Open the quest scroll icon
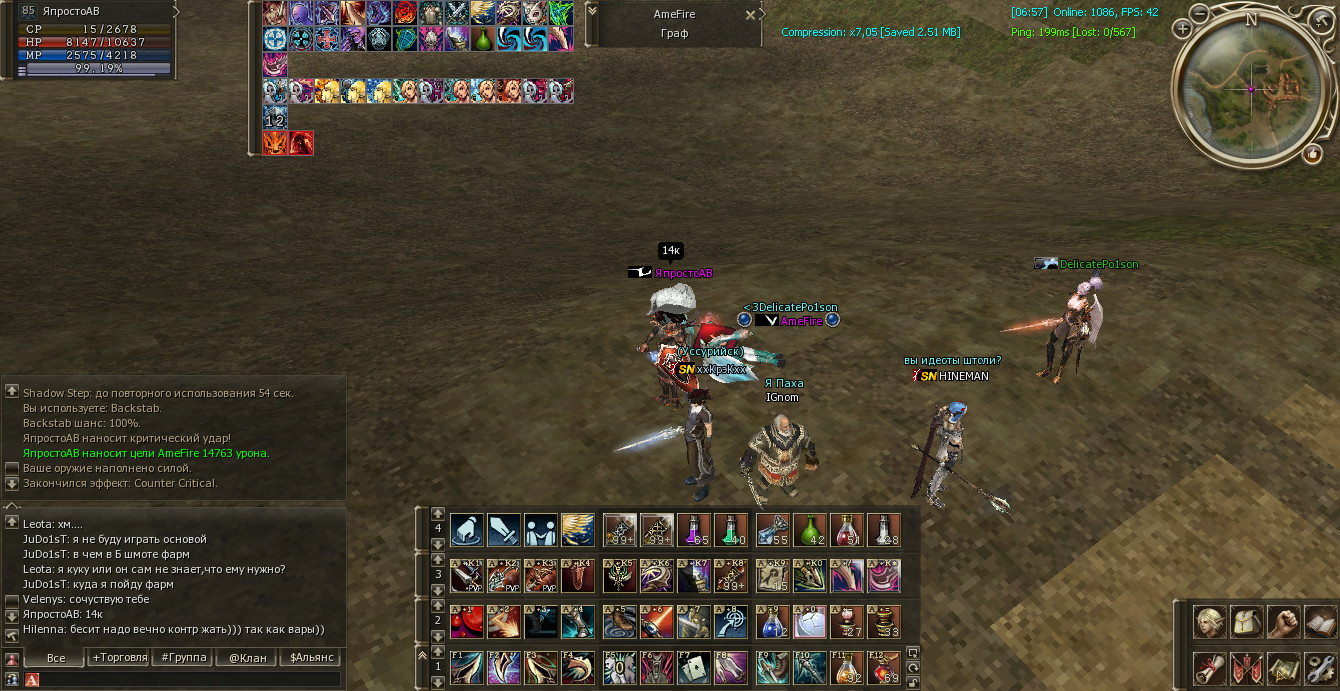This screenshot has height=691, width=1340. click(x=1210, y=668)
